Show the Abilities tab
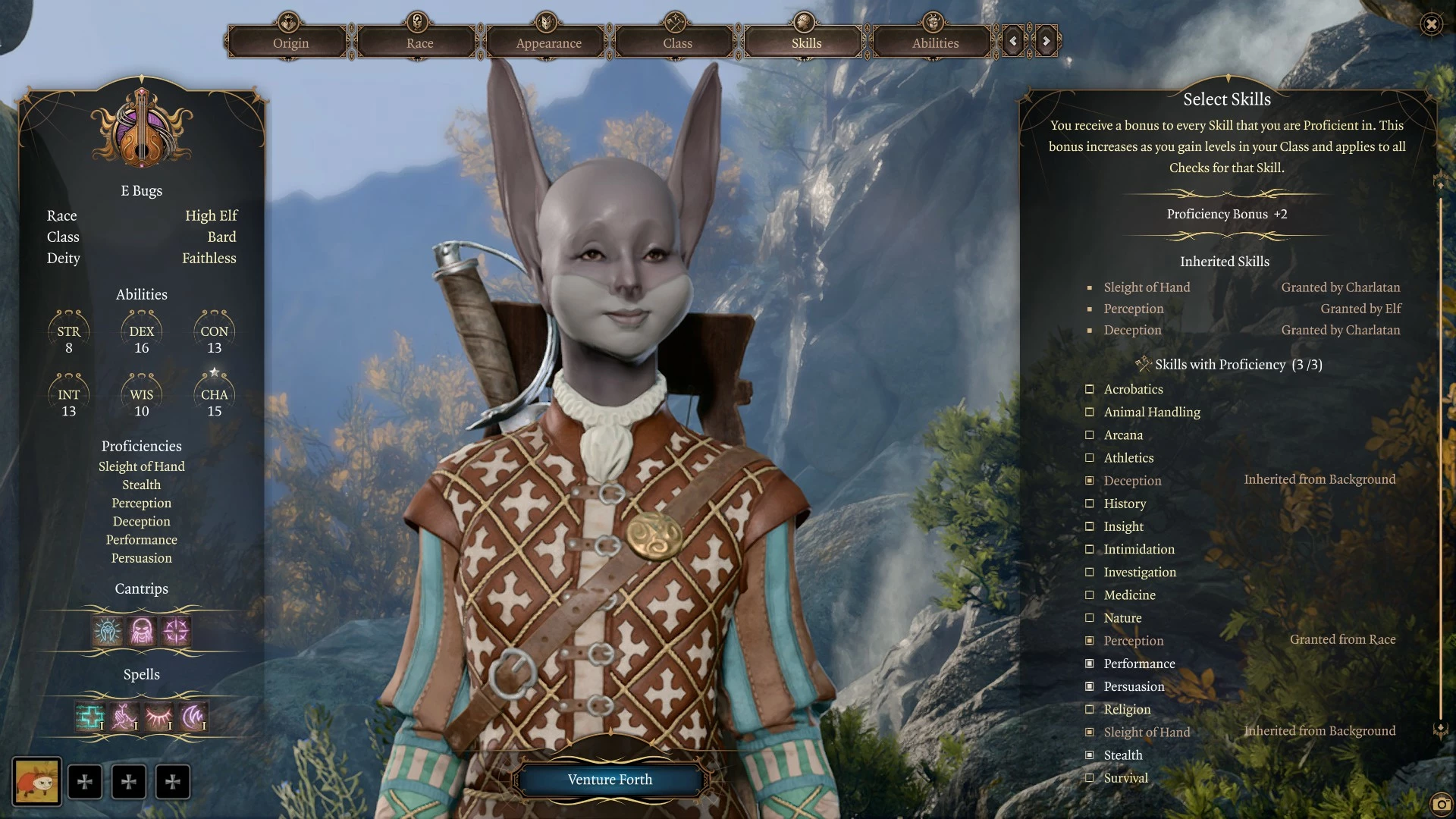Viewport: 1456px width, 819px height. (935, 42)
